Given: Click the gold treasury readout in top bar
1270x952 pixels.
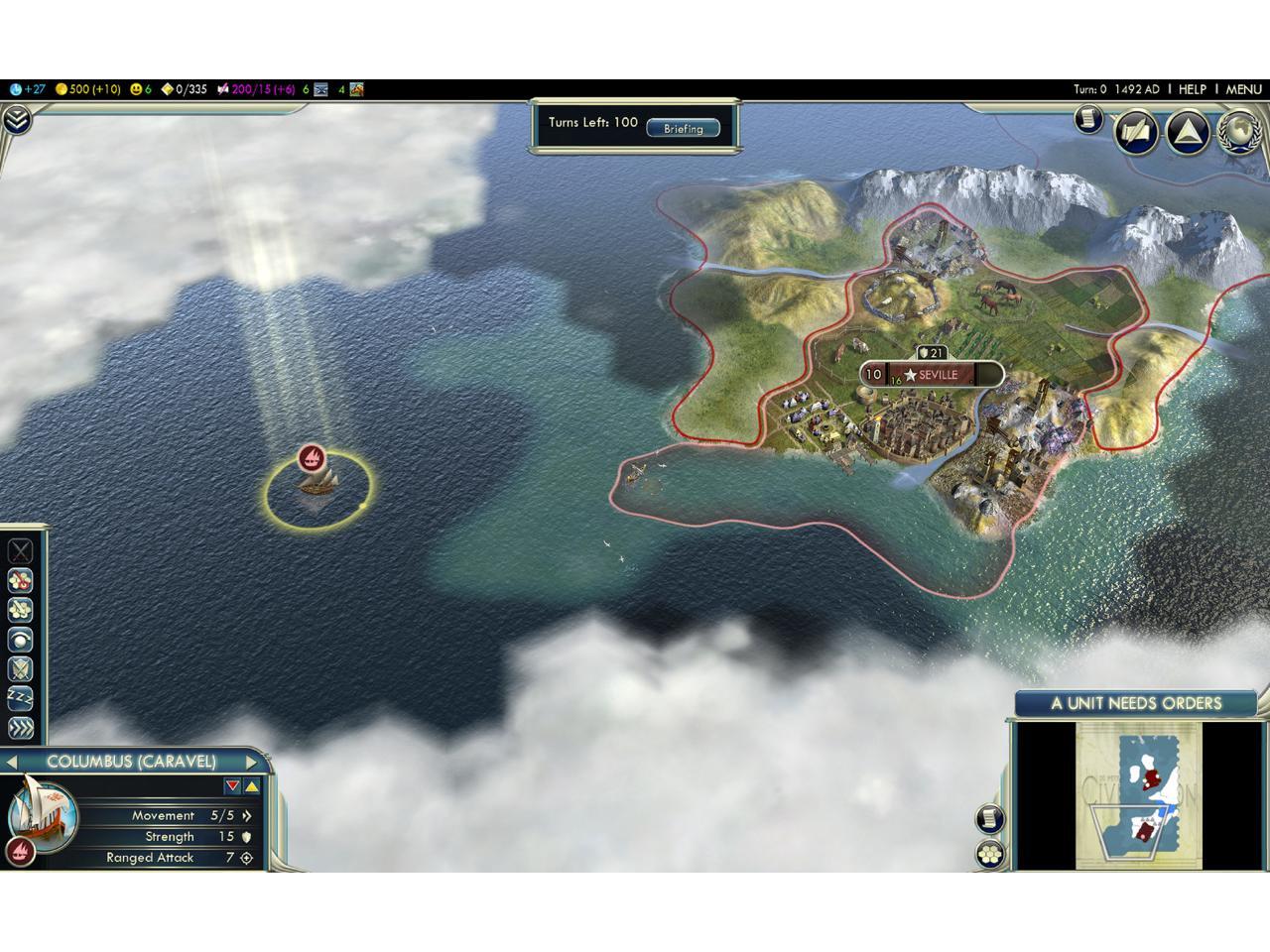Looking at the screenshot, I should [x=87, y=89].
